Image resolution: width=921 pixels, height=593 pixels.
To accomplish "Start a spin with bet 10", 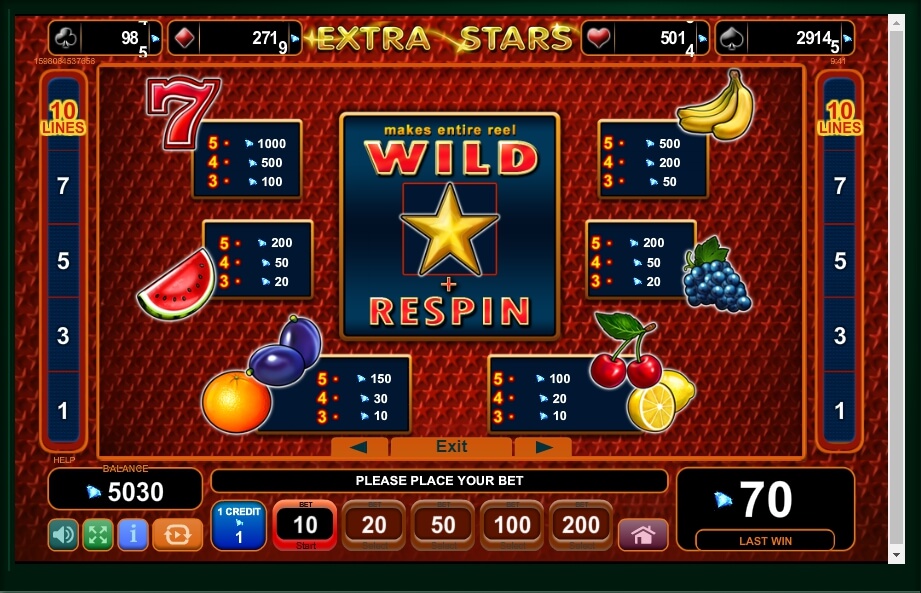I will pos(305,526).
